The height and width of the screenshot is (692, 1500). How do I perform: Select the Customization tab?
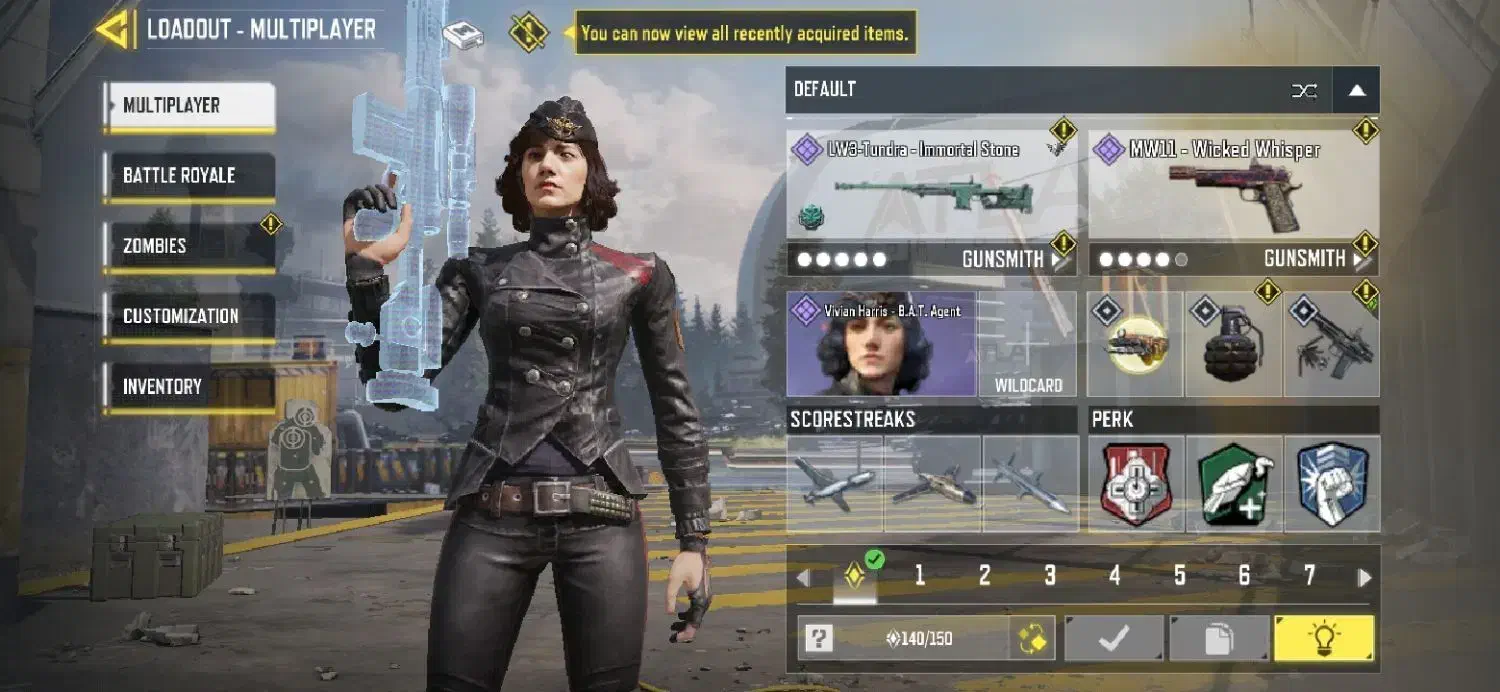pyautogui.click(x=189, y=316)
